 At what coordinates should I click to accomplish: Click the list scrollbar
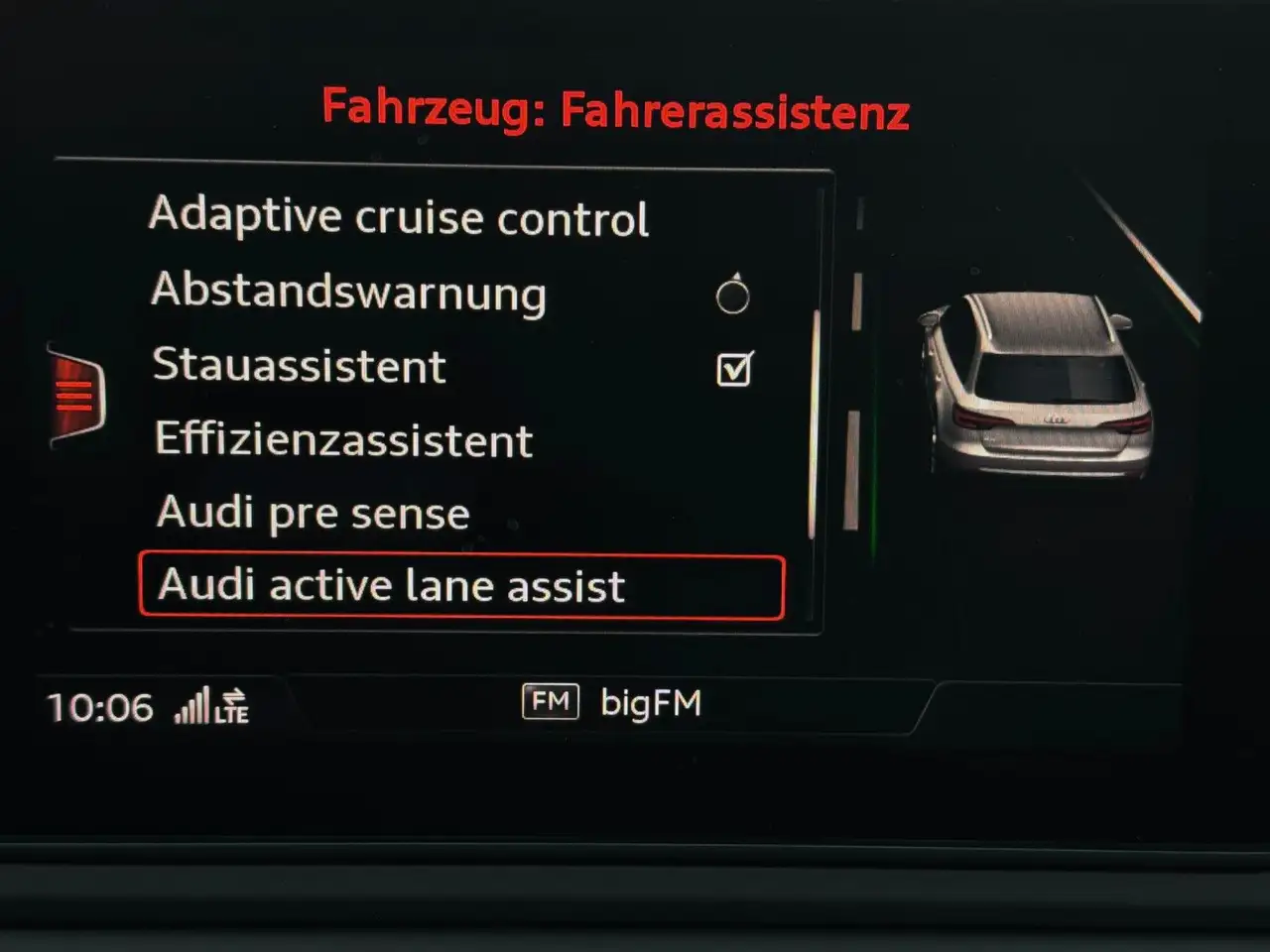(813, 426)
